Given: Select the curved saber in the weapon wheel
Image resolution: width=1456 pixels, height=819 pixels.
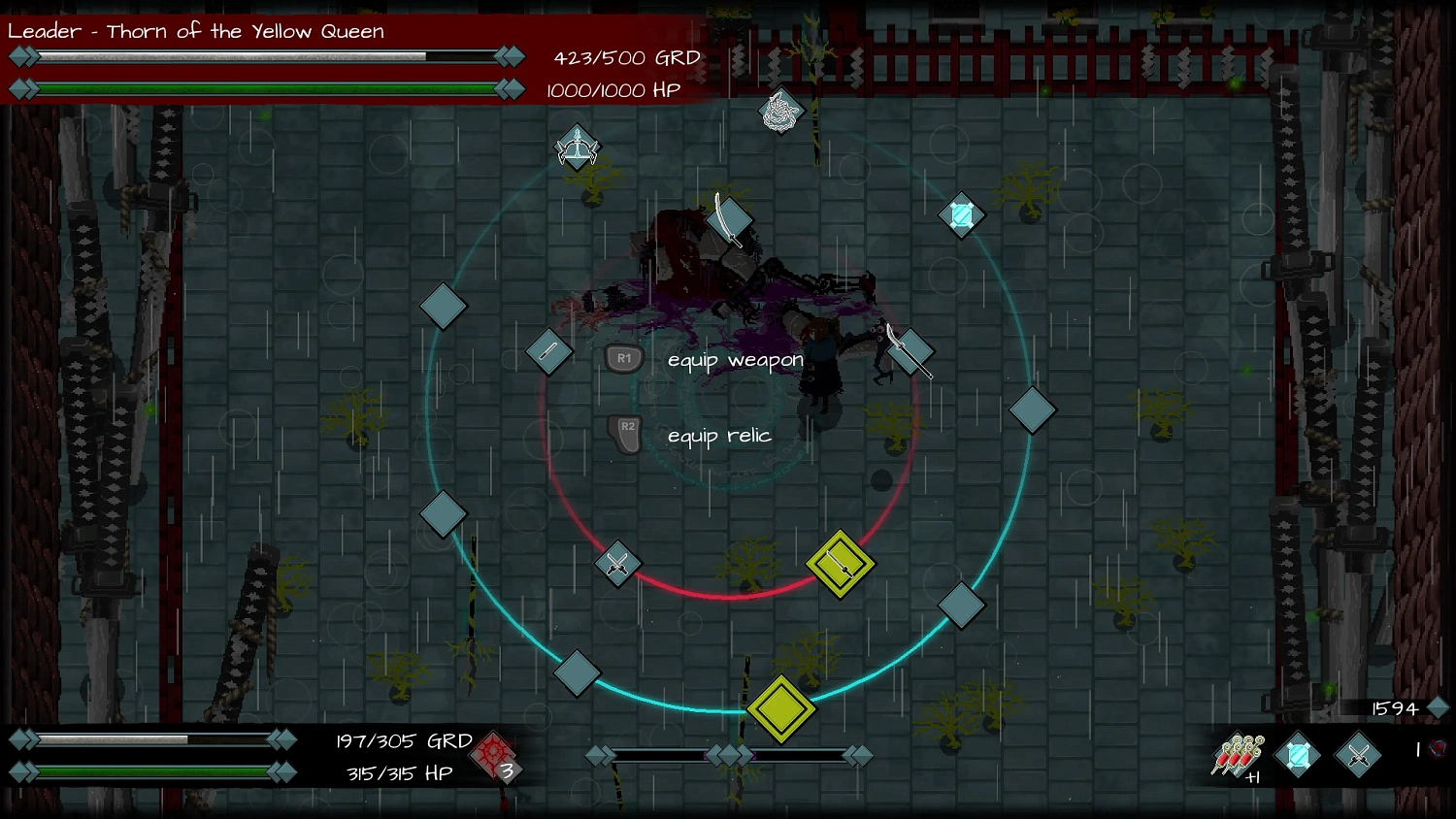Looking at the screenshot, I should click(728, 220).
